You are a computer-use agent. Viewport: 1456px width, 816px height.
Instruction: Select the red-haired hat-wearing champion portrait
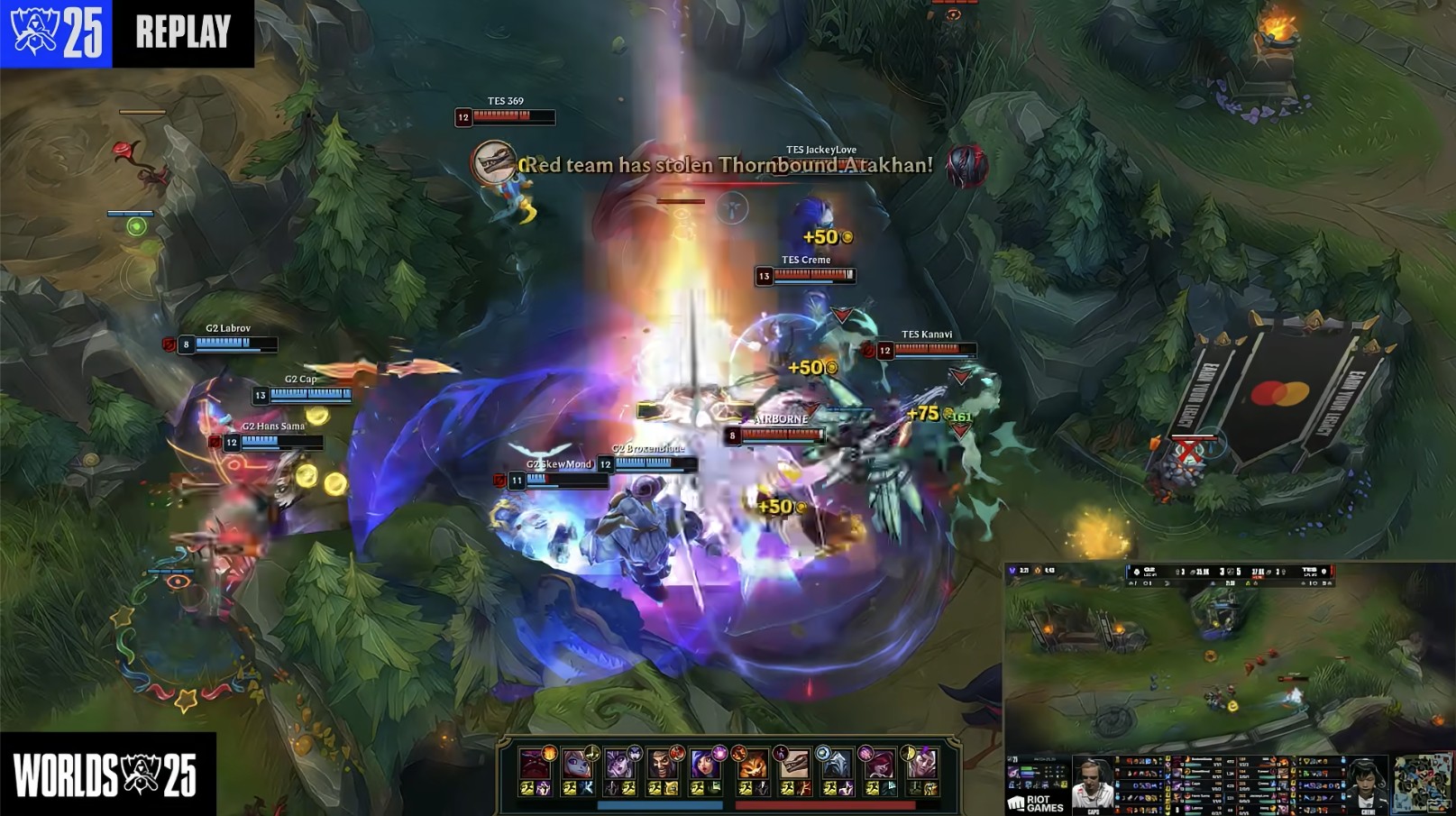pos(878,765)
